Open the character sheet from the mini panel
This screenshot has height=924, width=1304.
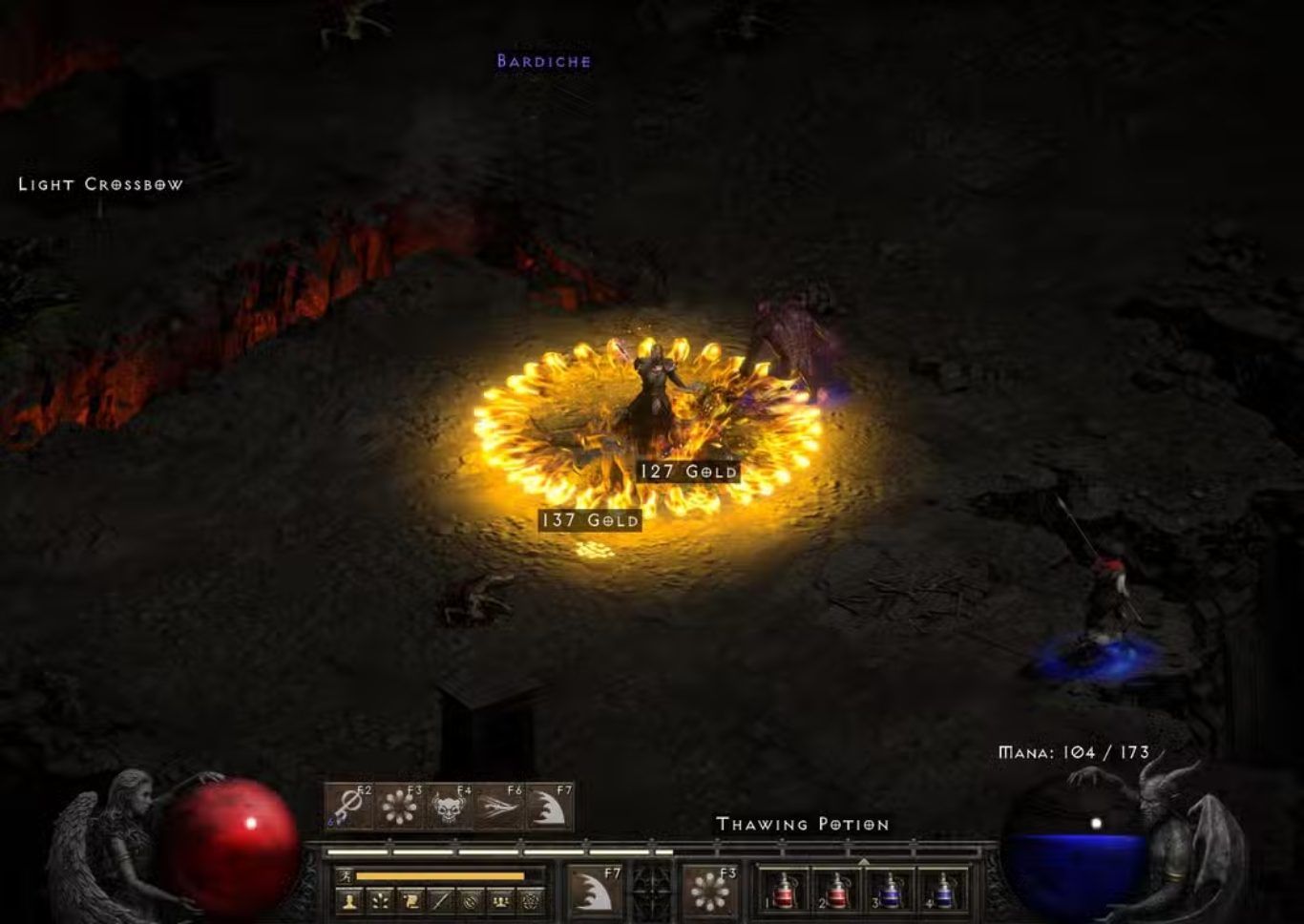click(x=349, y=900)
